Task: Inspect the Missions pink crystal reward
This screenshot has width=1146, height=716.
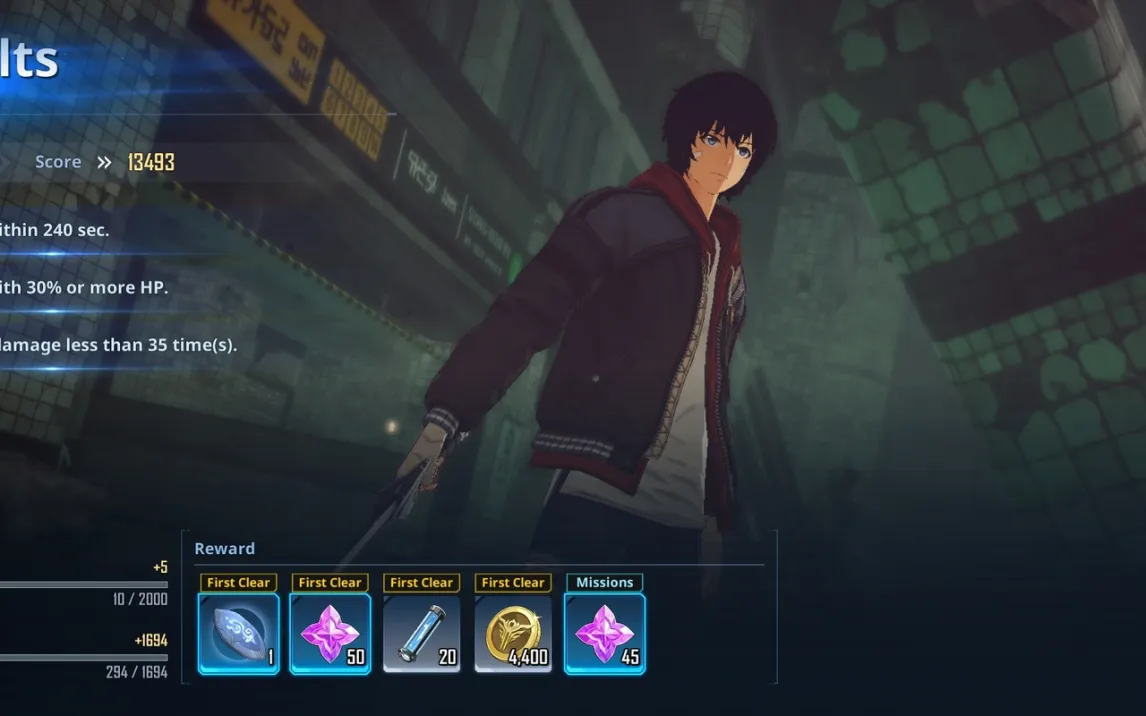Action: click(x=604, y=634)
